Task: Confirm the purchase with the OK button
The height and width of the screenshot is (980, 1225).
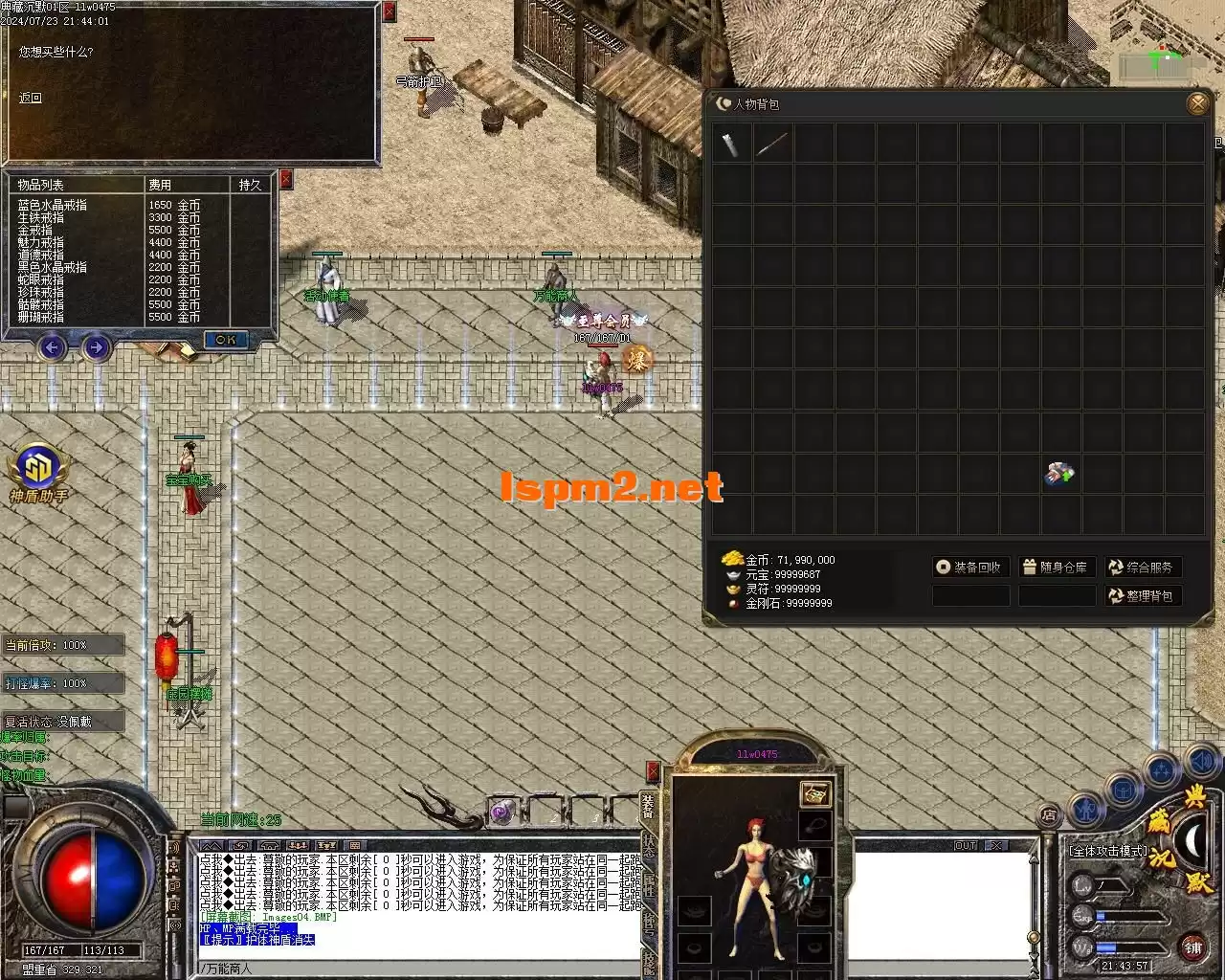Action: point(226,340)
